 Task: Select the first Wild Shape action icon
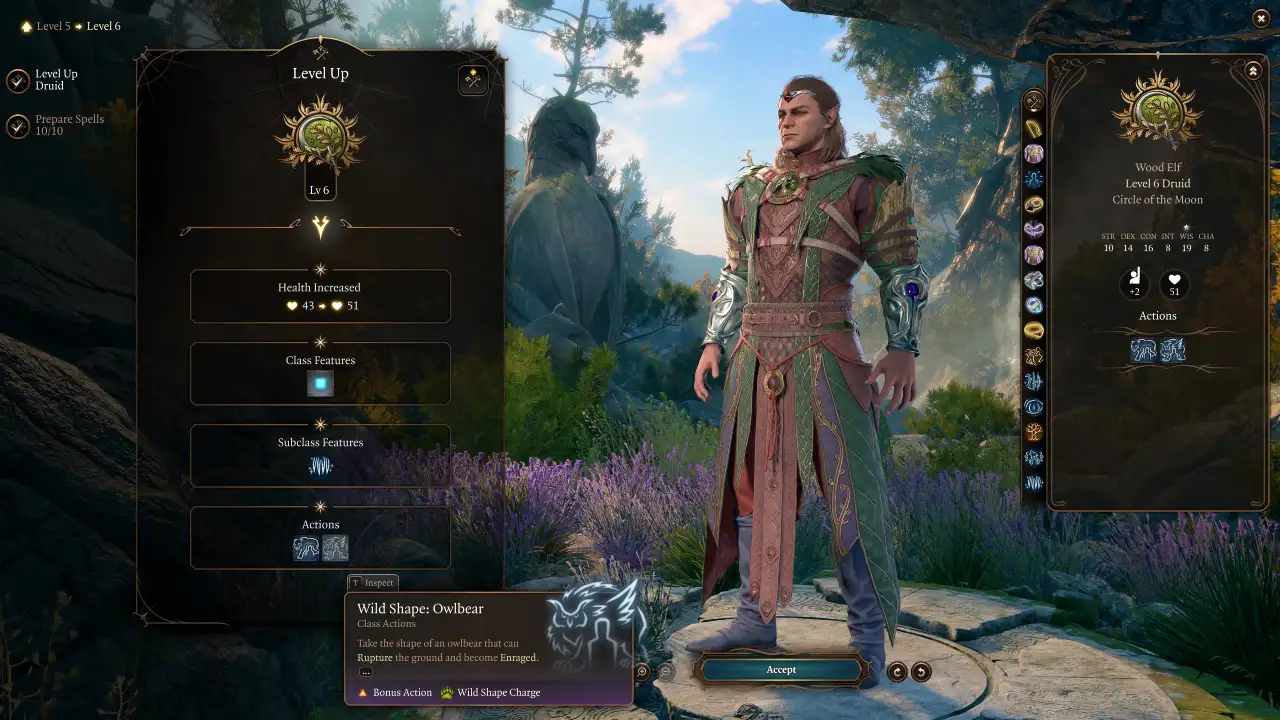coord(306,547)
